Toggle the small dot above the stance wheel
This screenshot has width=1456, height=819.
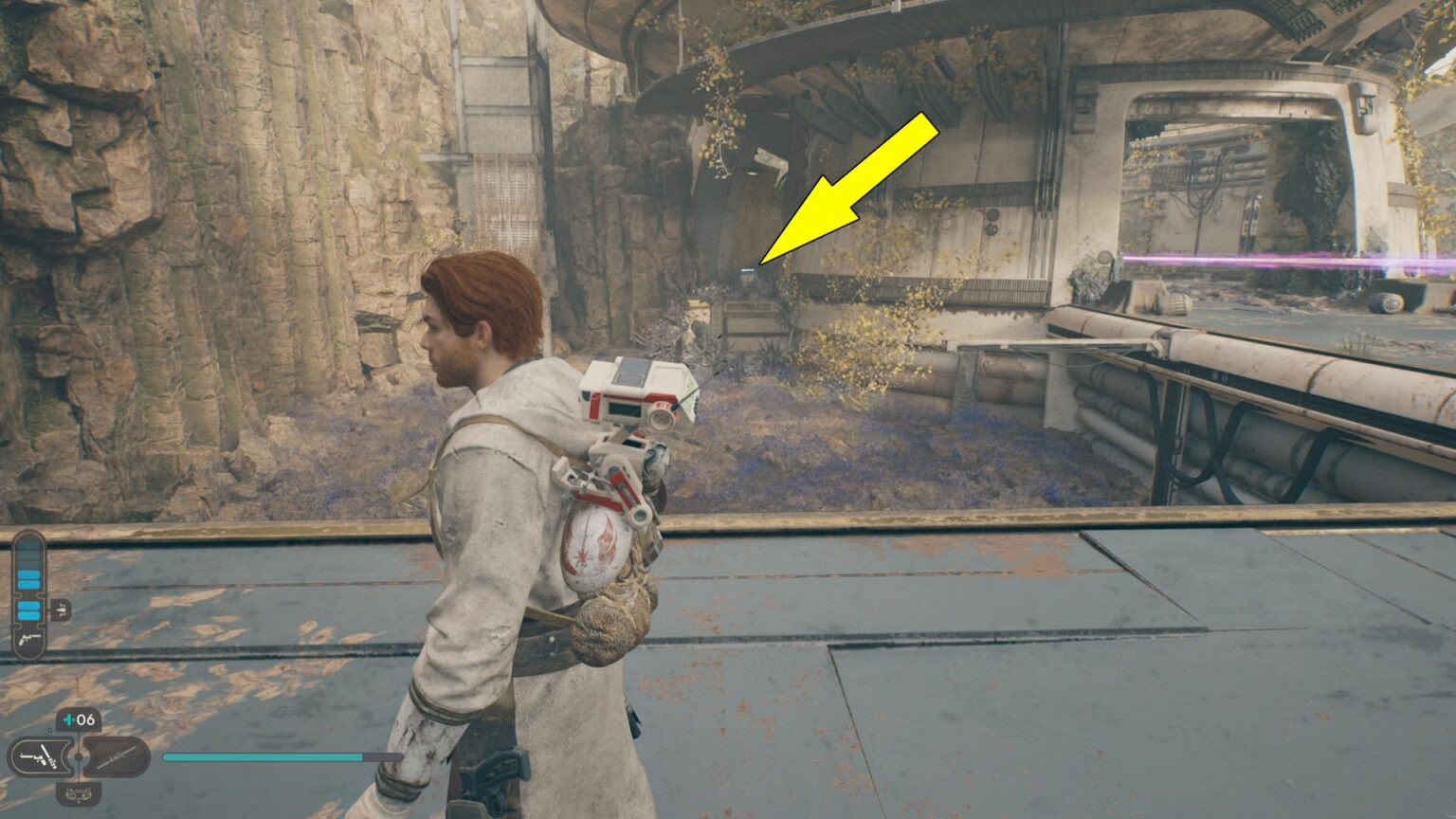pyautogui.click(x=49, y=729)
